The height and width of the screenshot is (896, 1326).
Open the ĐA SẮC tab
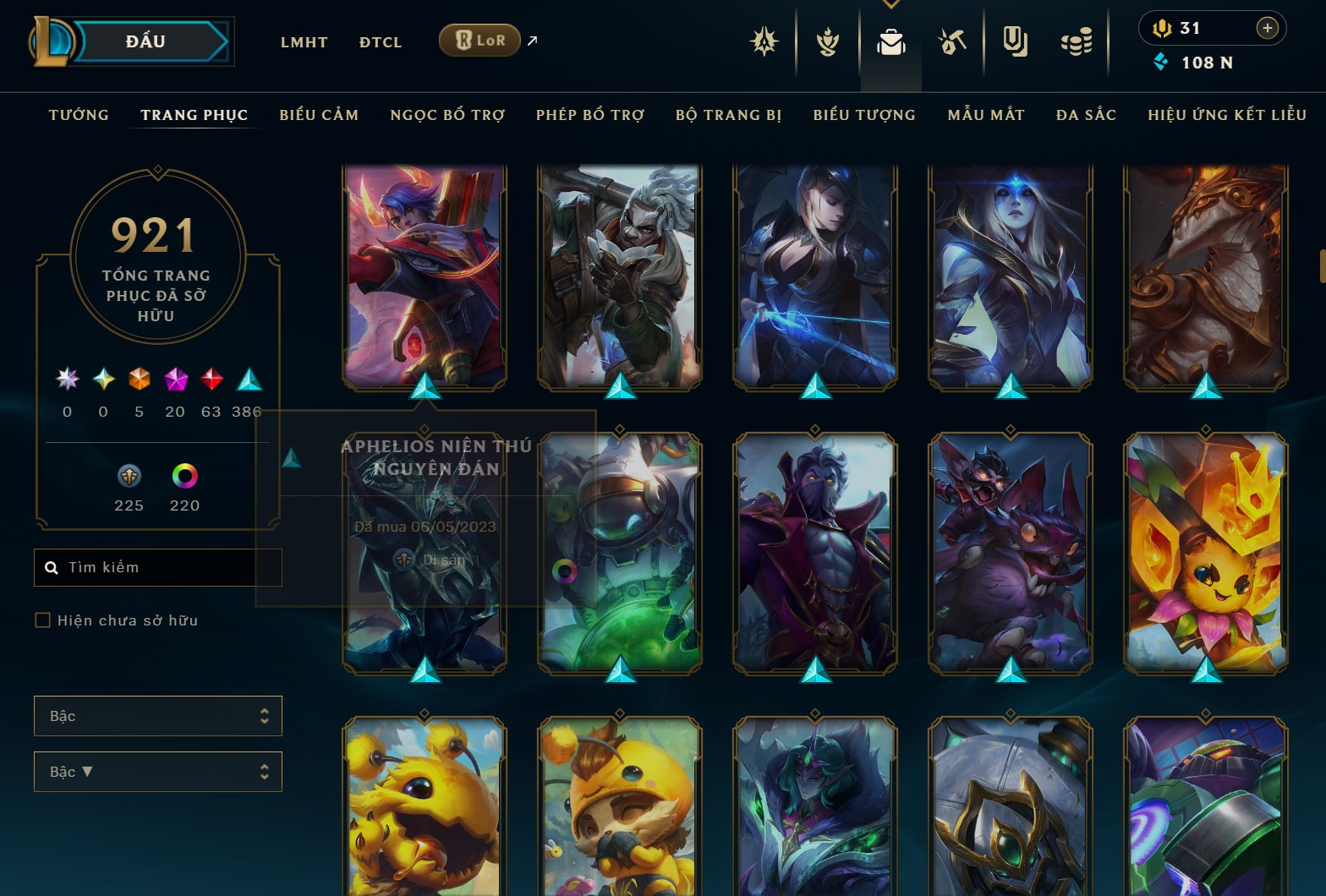(1086, 115)
